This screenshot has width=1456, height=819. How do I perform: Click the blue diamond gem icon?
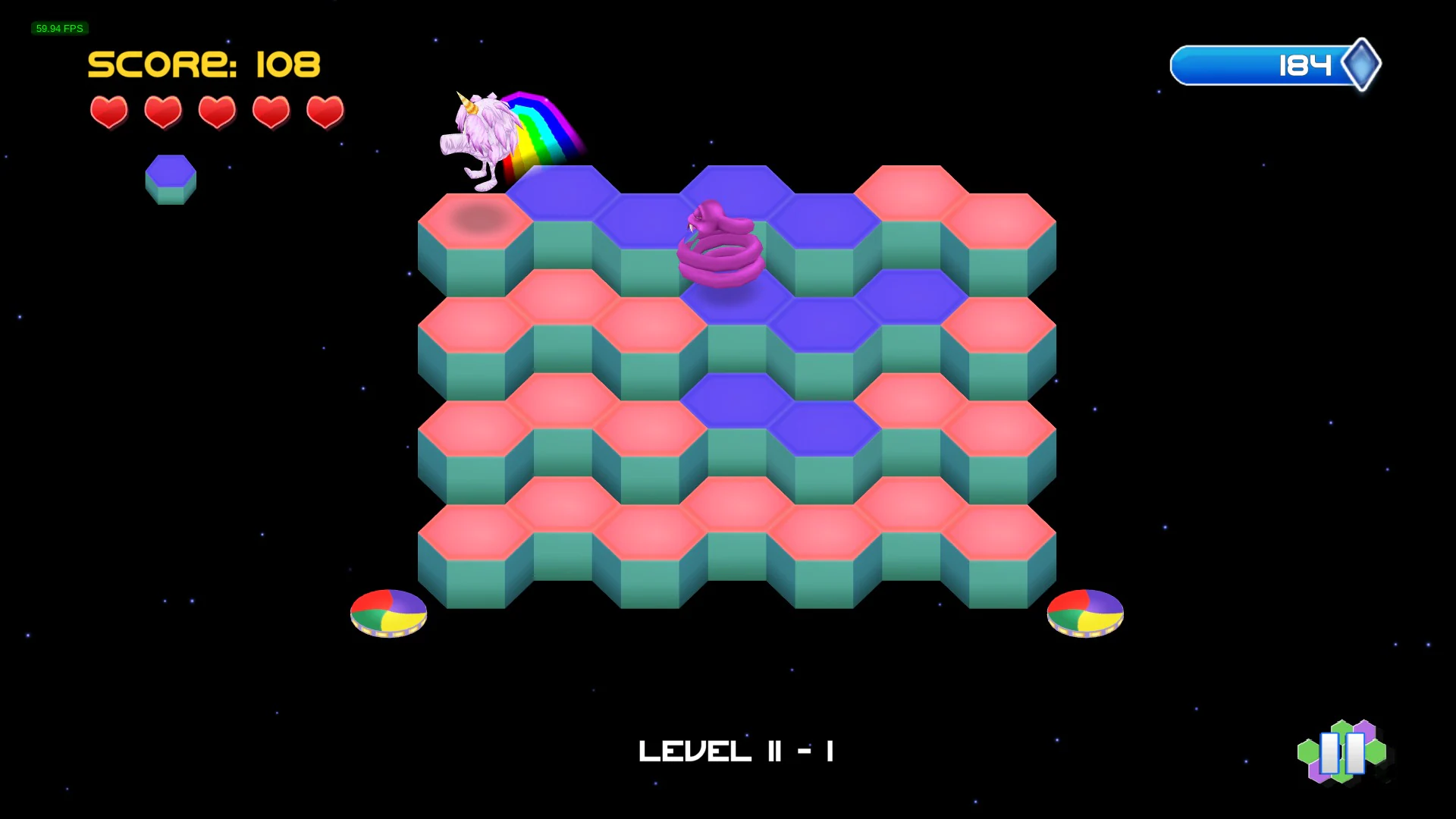1363,65
